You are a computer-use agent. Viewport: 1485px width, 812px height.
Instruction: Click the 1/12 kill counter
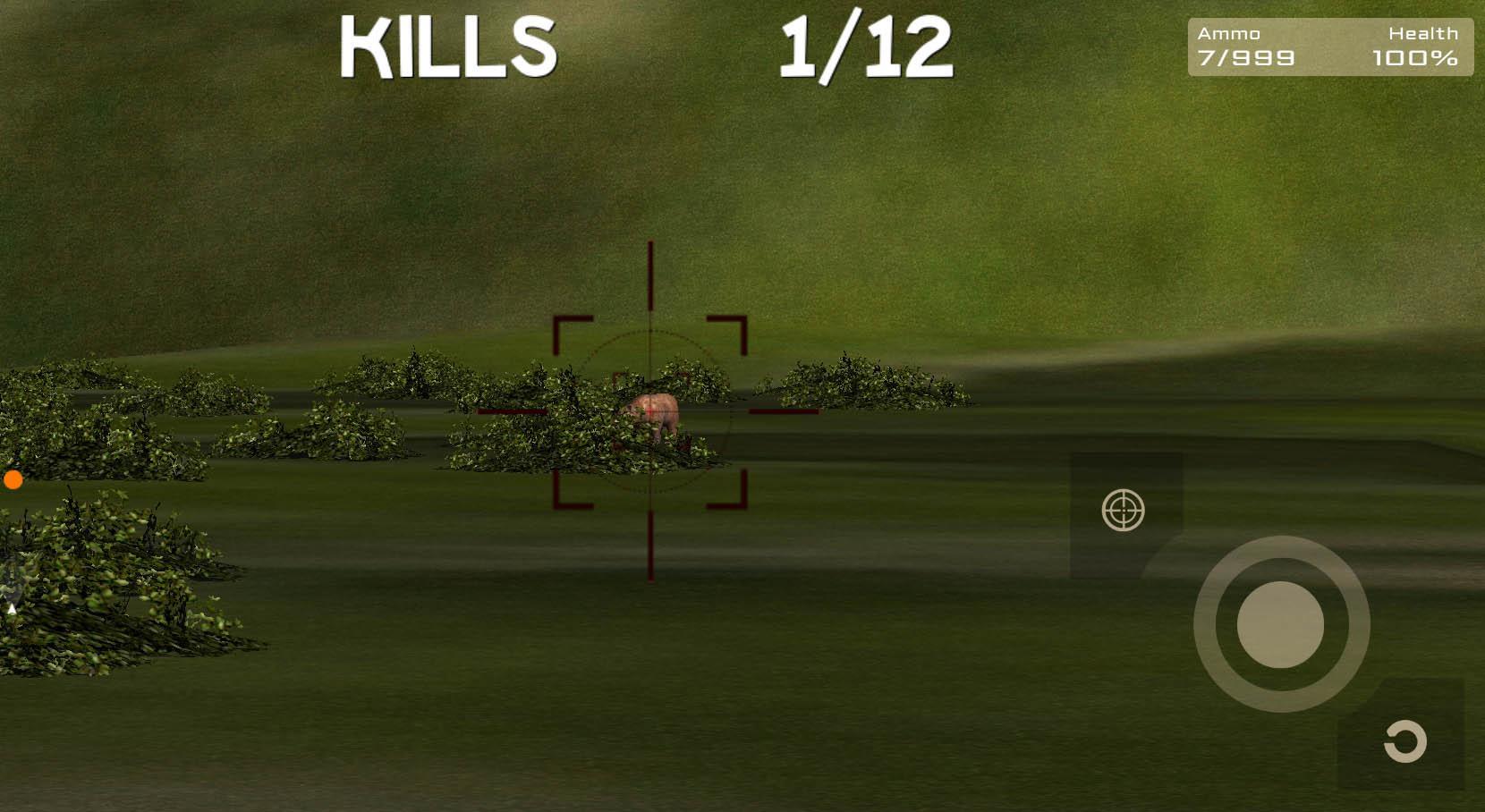point(866,49)
